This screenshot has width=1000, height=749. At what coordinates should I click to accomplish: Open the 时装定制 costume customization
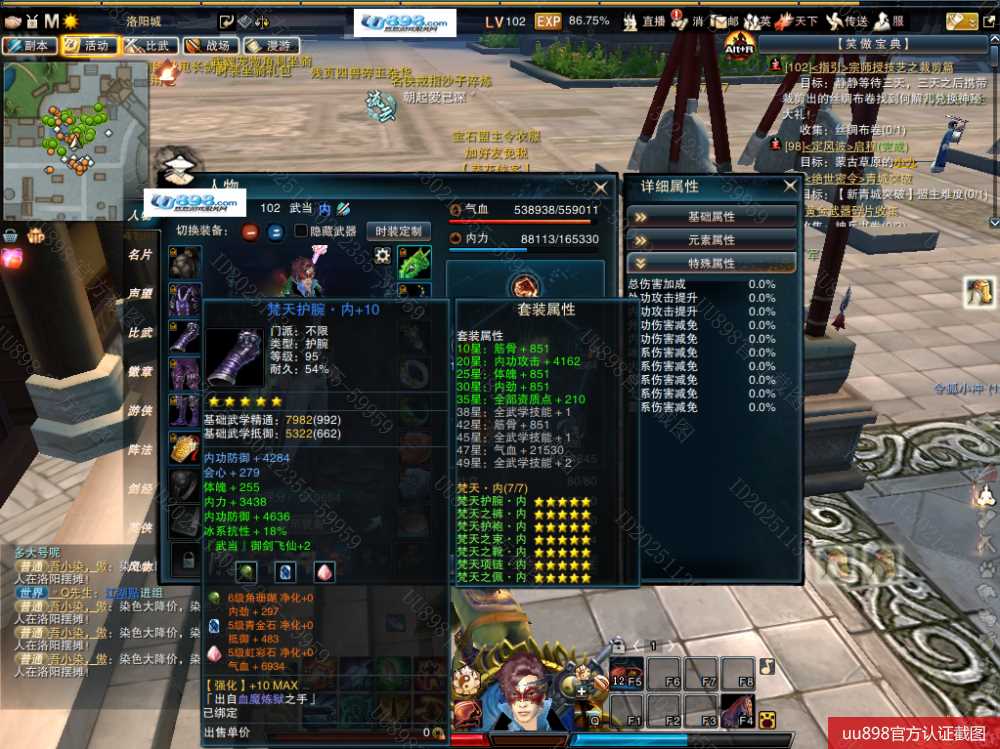(398, 231)
